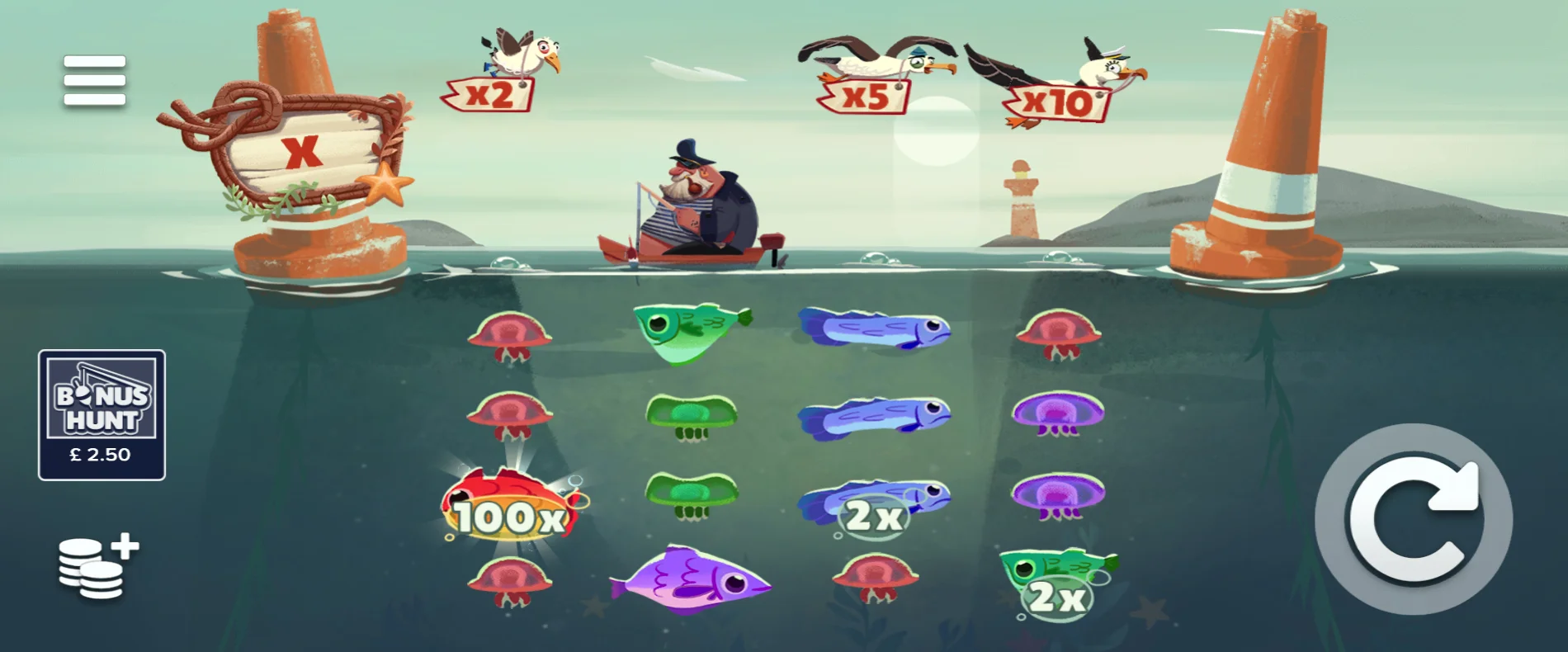Click the X sign on the rope-framed board
1568x652 pixels.
301,153
